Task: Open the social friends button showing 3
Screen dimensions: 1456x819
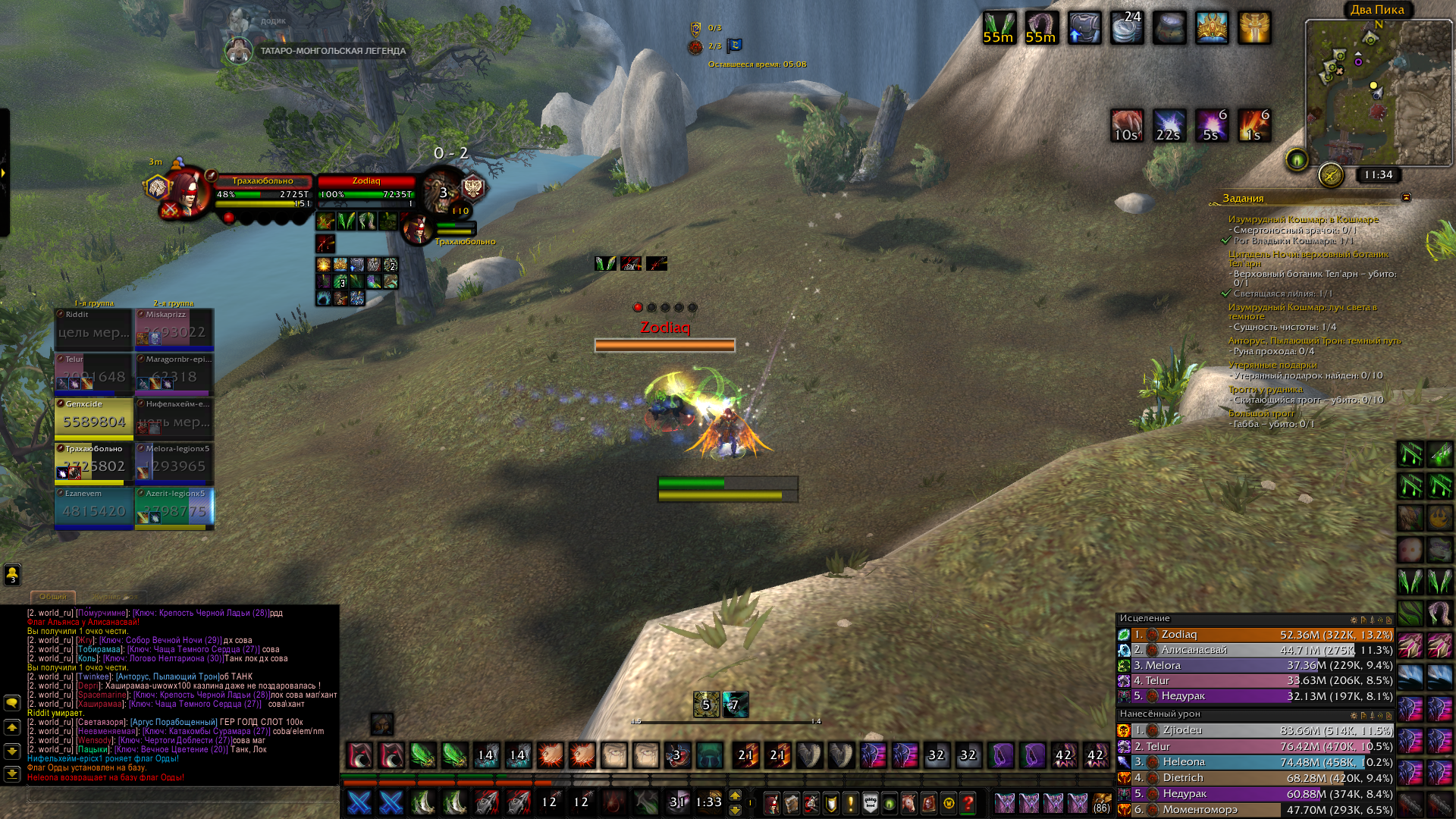Action: tap(12, 575)
